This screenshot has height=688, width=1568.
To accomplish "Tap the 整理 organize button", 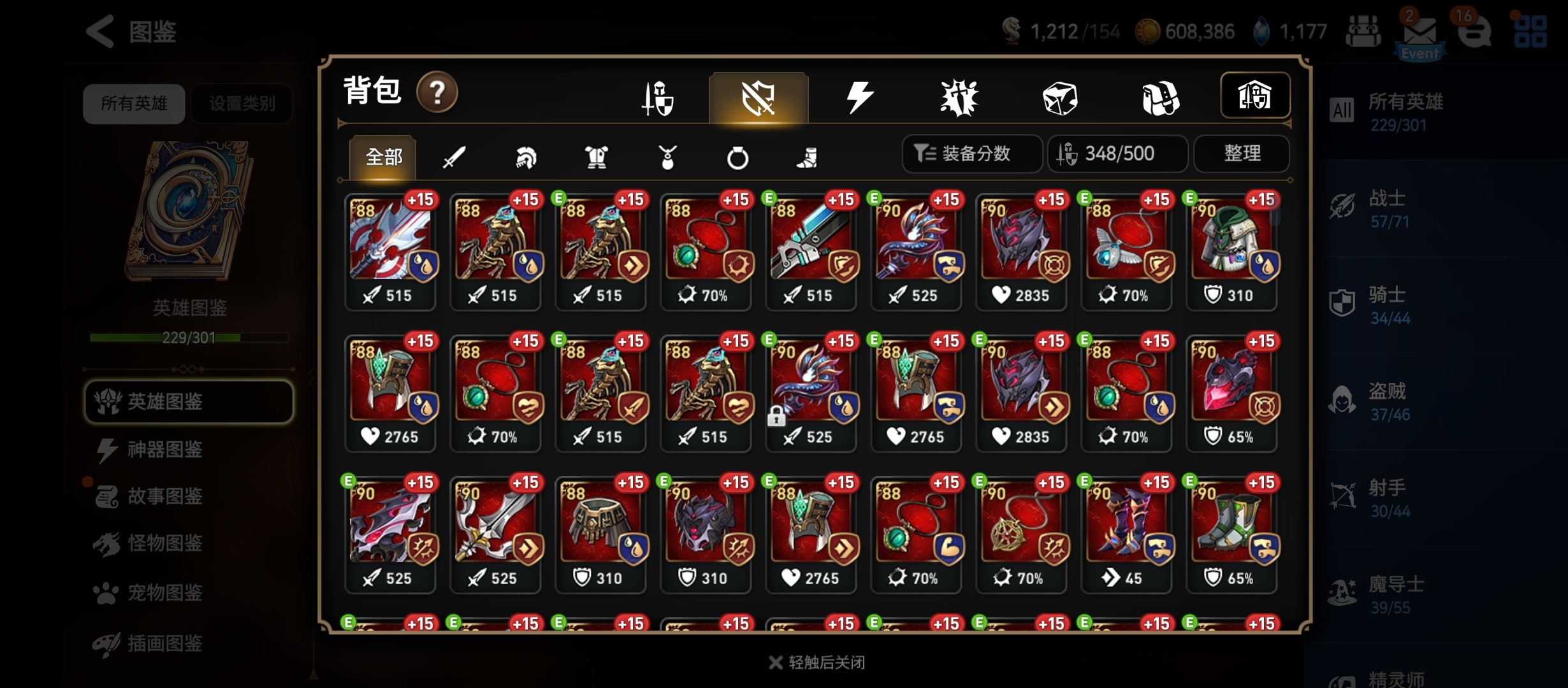I will (x=1242, y=154).
